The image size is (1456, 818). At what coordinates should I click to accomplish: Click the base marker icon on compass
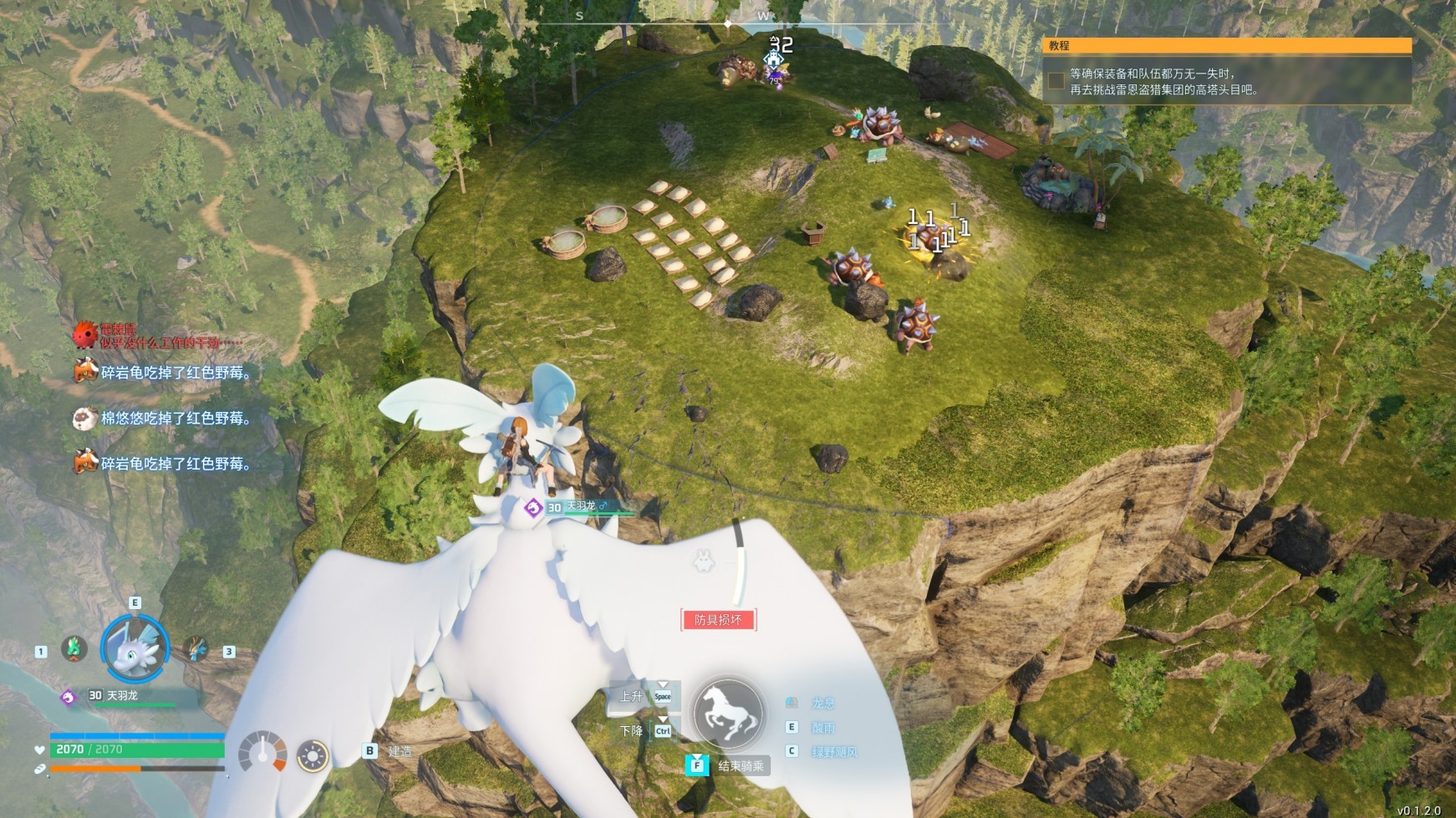click(775, 61)
